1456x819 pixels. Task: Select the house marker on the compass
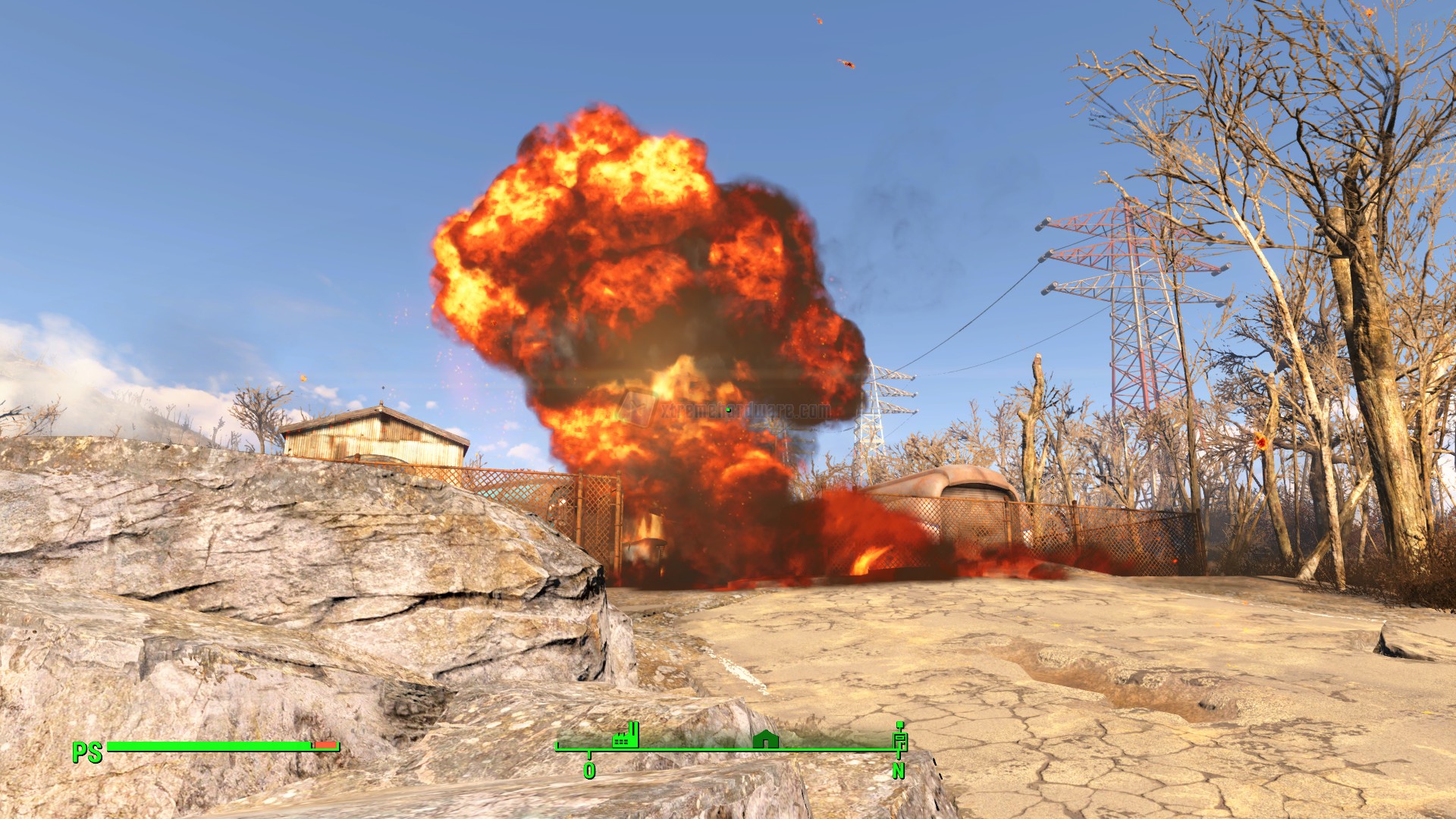pyautogui.click(x=765, y=739)
